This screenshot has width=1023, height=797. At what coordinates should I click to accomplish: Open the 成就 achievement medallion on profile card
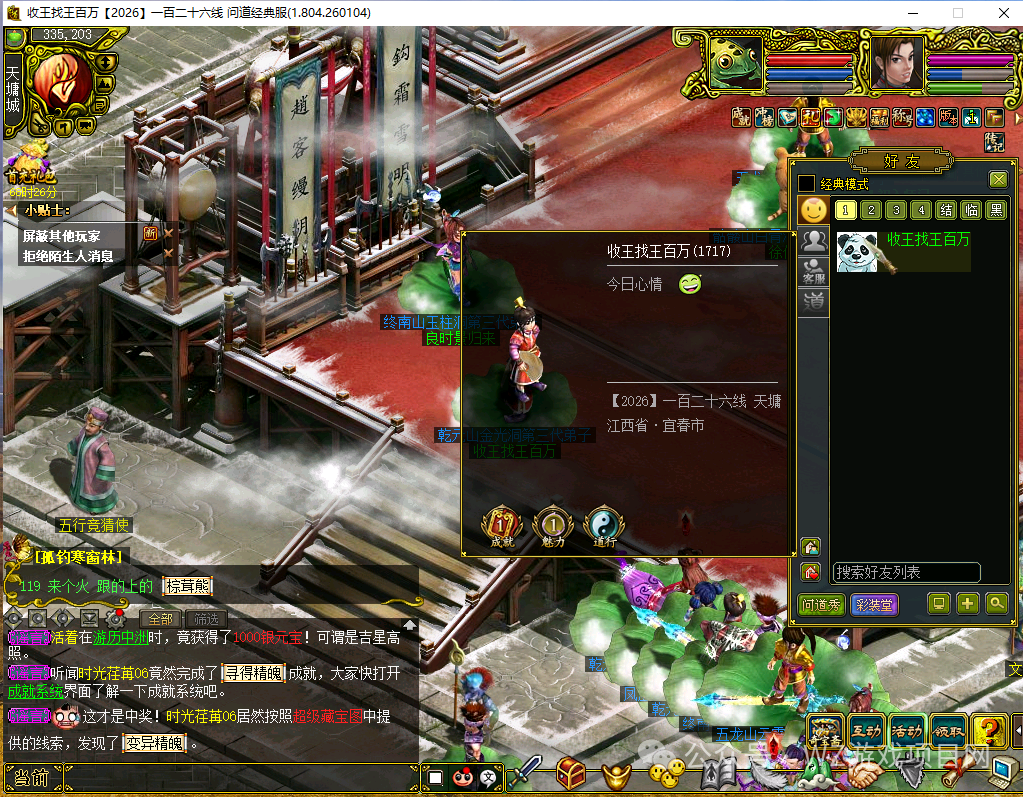pos(502,526)
